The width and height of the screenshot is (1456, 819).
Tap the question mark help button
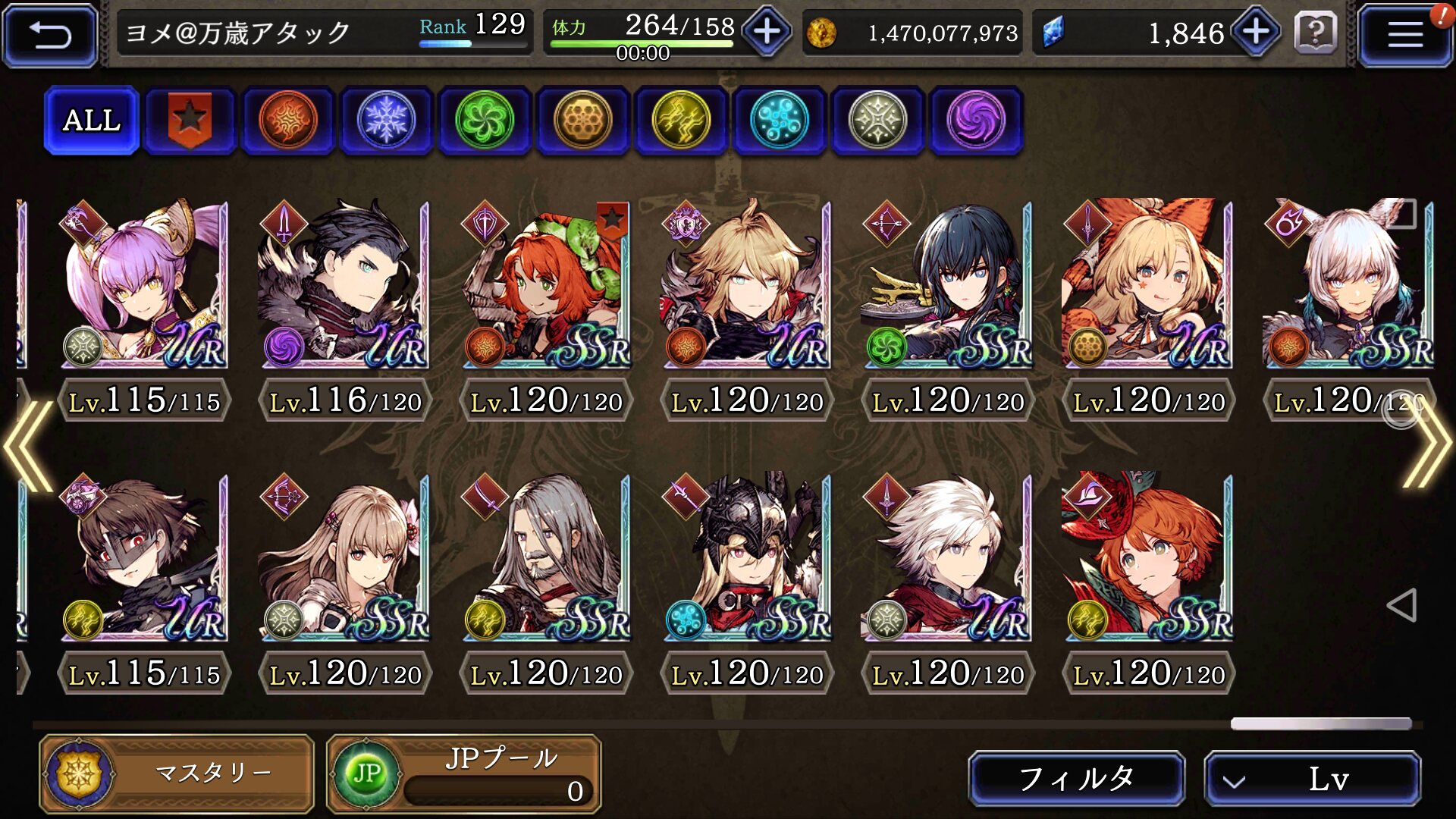click(1316, 33)
